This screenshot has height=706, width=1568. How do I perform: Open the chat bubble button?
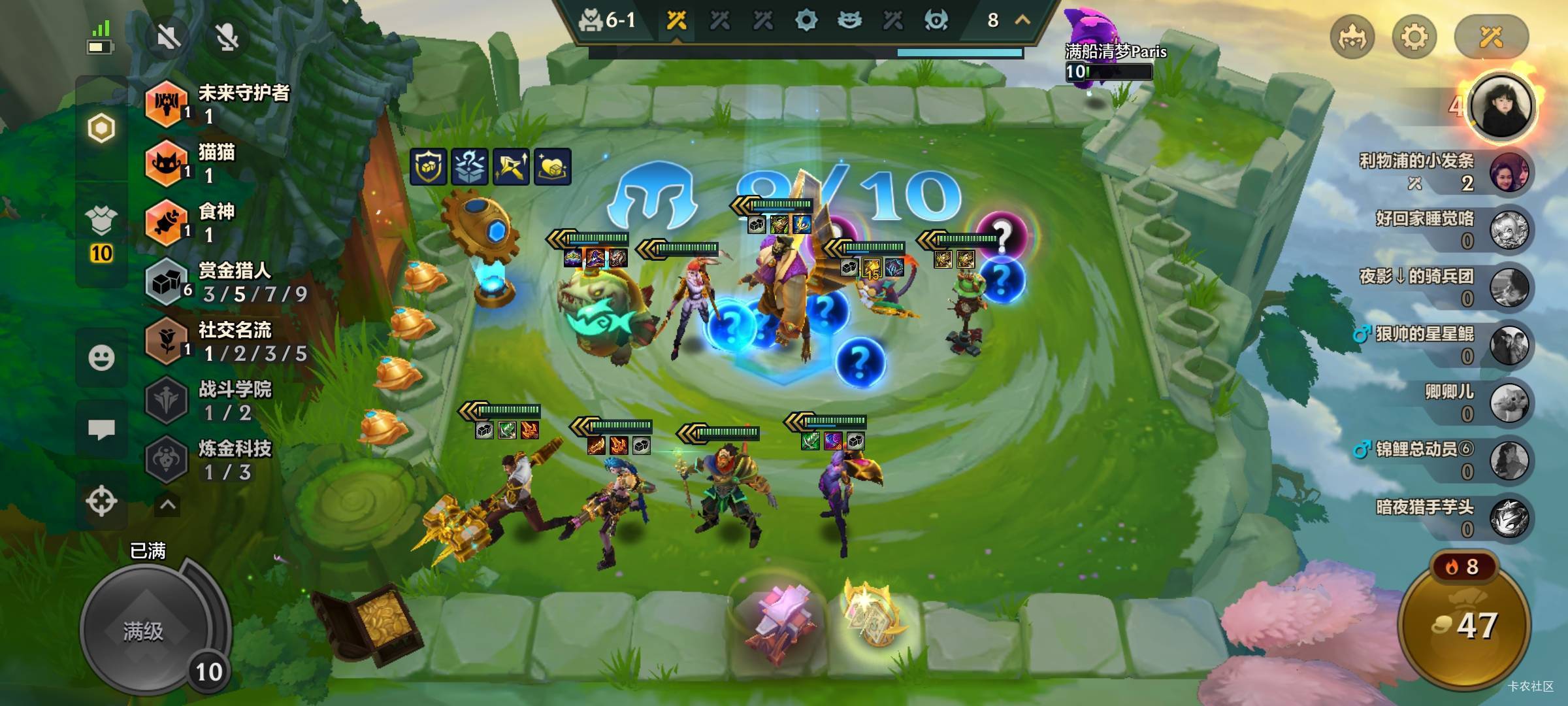(101, 429)
